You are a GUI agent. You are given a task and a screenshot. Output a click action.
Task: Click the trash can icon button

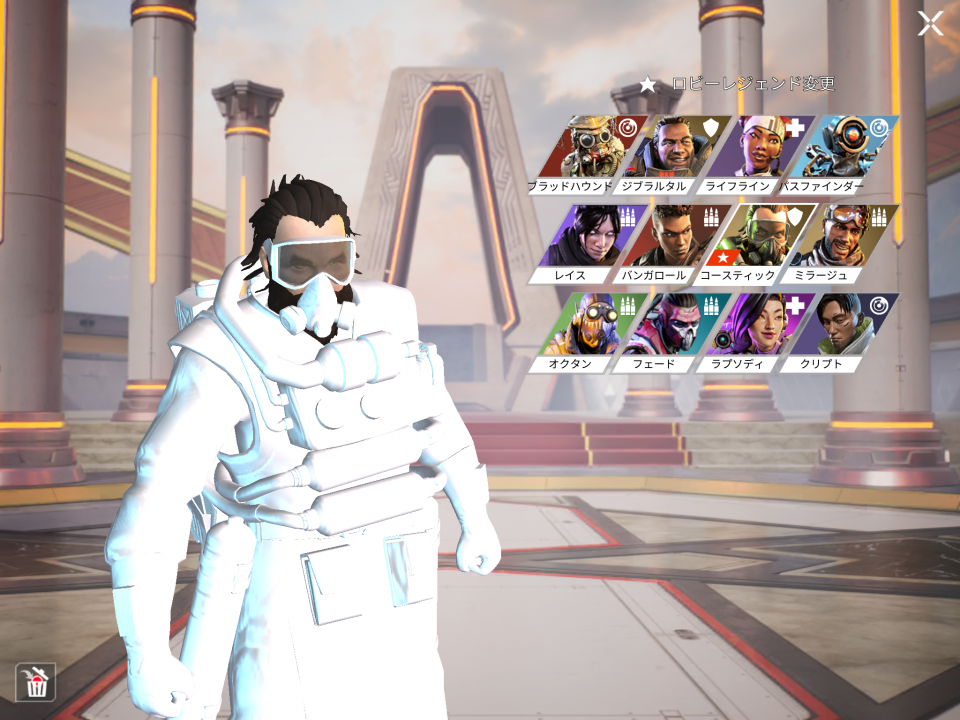click(x=36, y=682)
